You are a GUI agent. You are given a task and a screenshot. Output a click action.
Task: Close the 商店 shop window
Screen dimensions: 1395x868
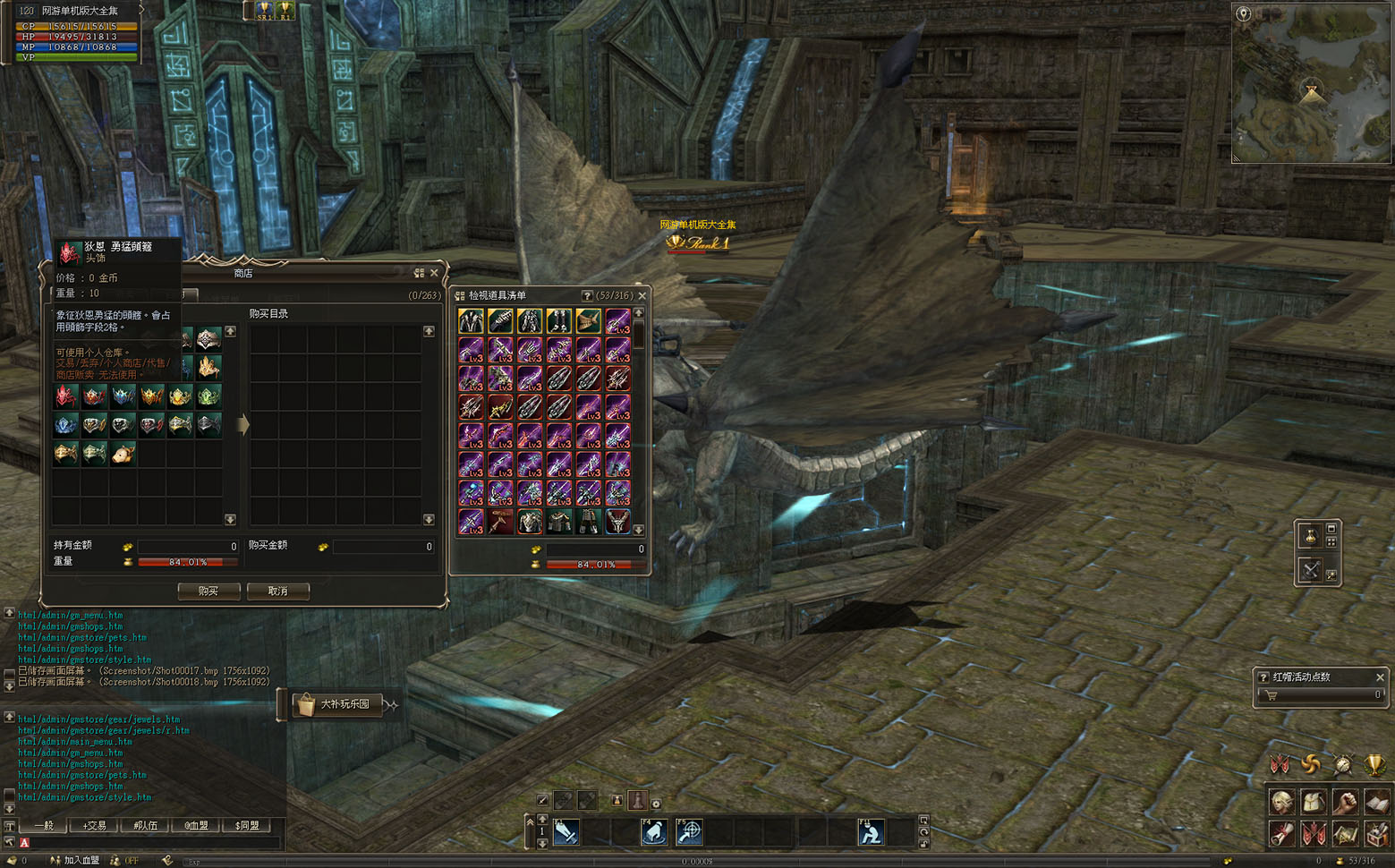[x=435, y=273]
